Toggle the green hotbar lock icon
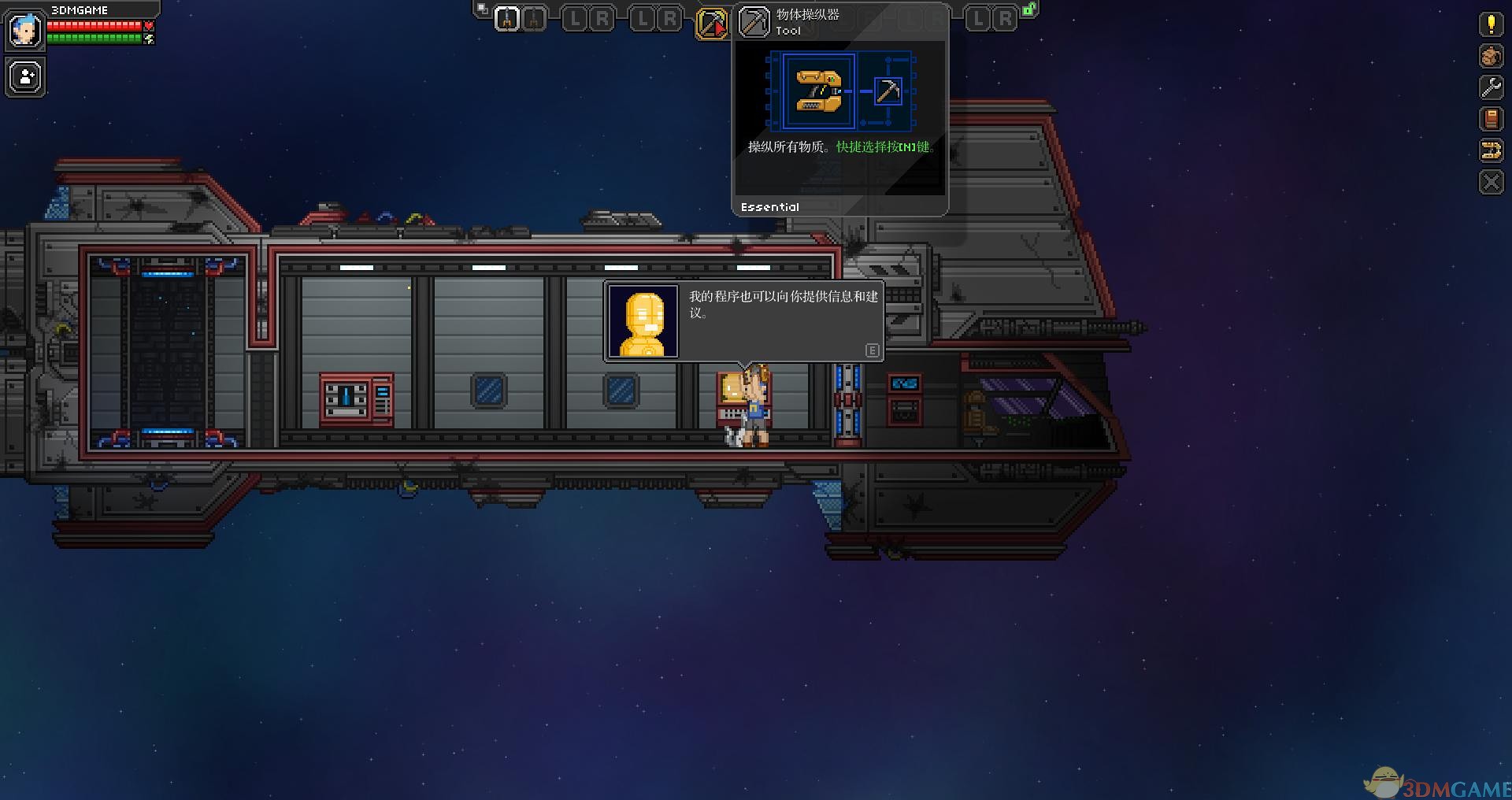 point(1028,9)
